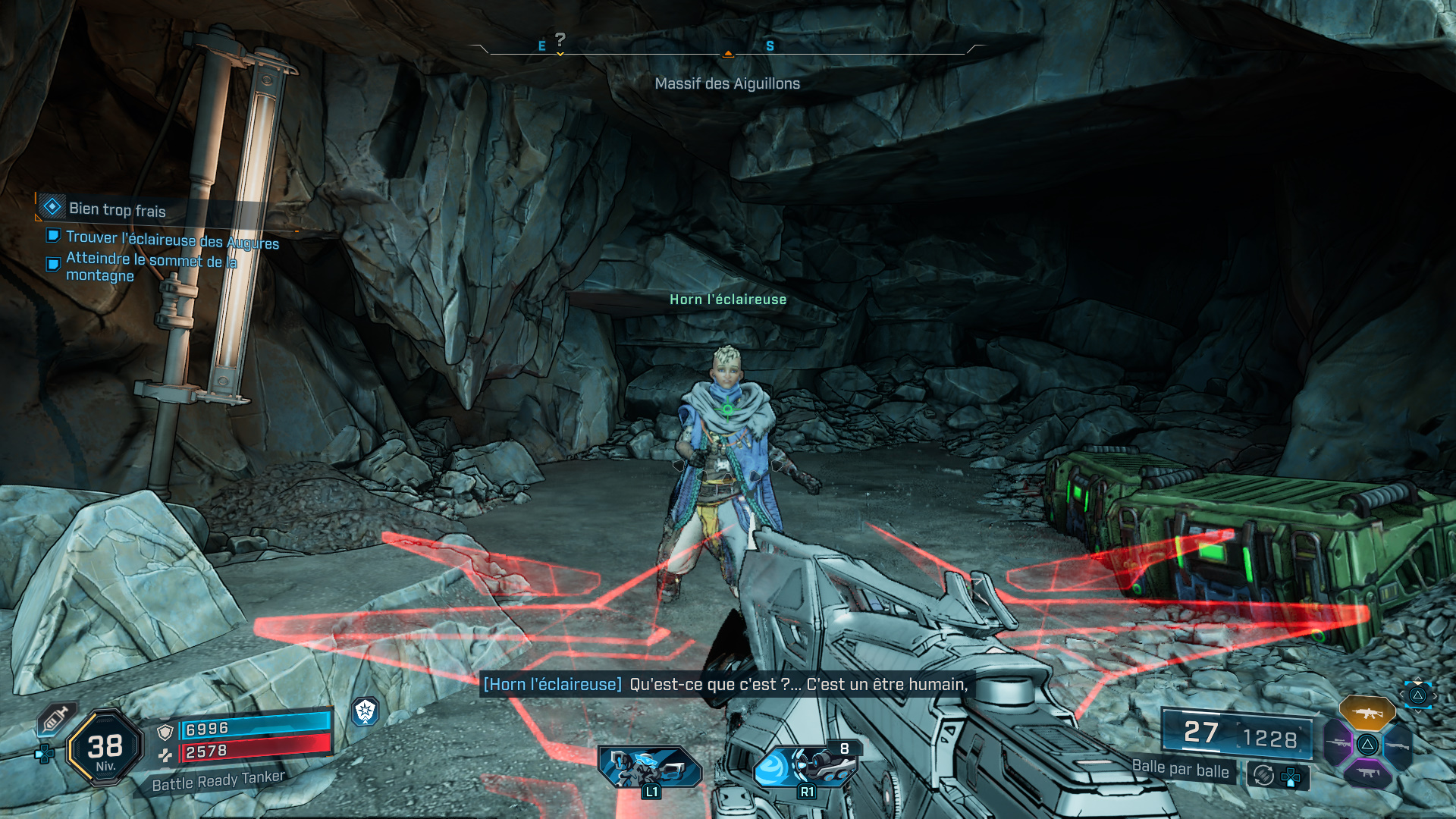Screen dimensions: 1456x819
Task: Switch to the blue shotgun weapon slot
Action: [x=1397, y=746]
